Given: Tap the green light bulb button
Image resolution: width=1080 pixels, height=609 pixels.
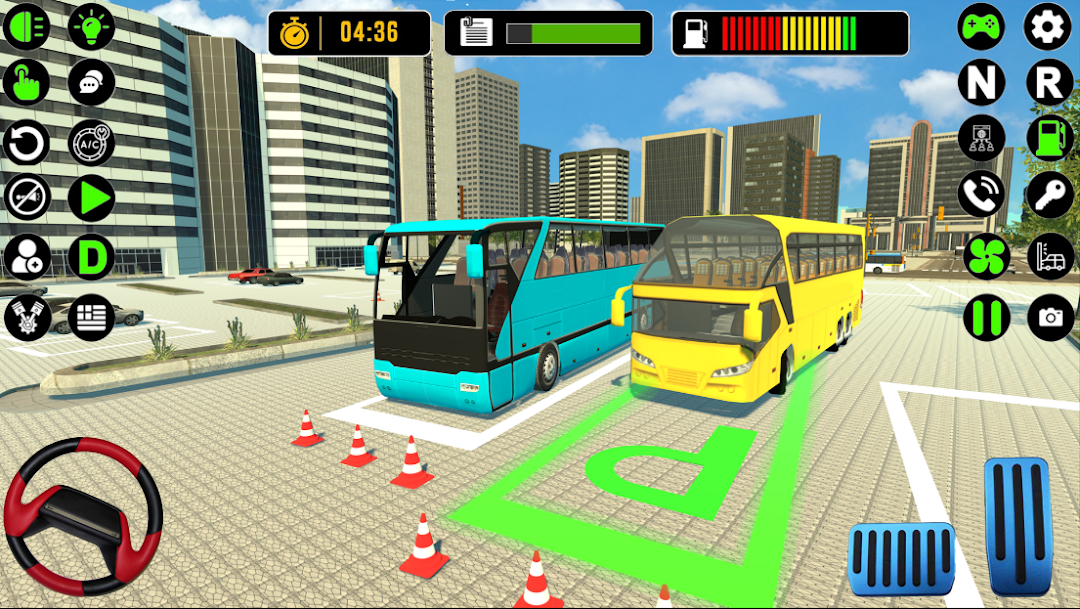Looking at the screenshot, I should pos(92,27).
